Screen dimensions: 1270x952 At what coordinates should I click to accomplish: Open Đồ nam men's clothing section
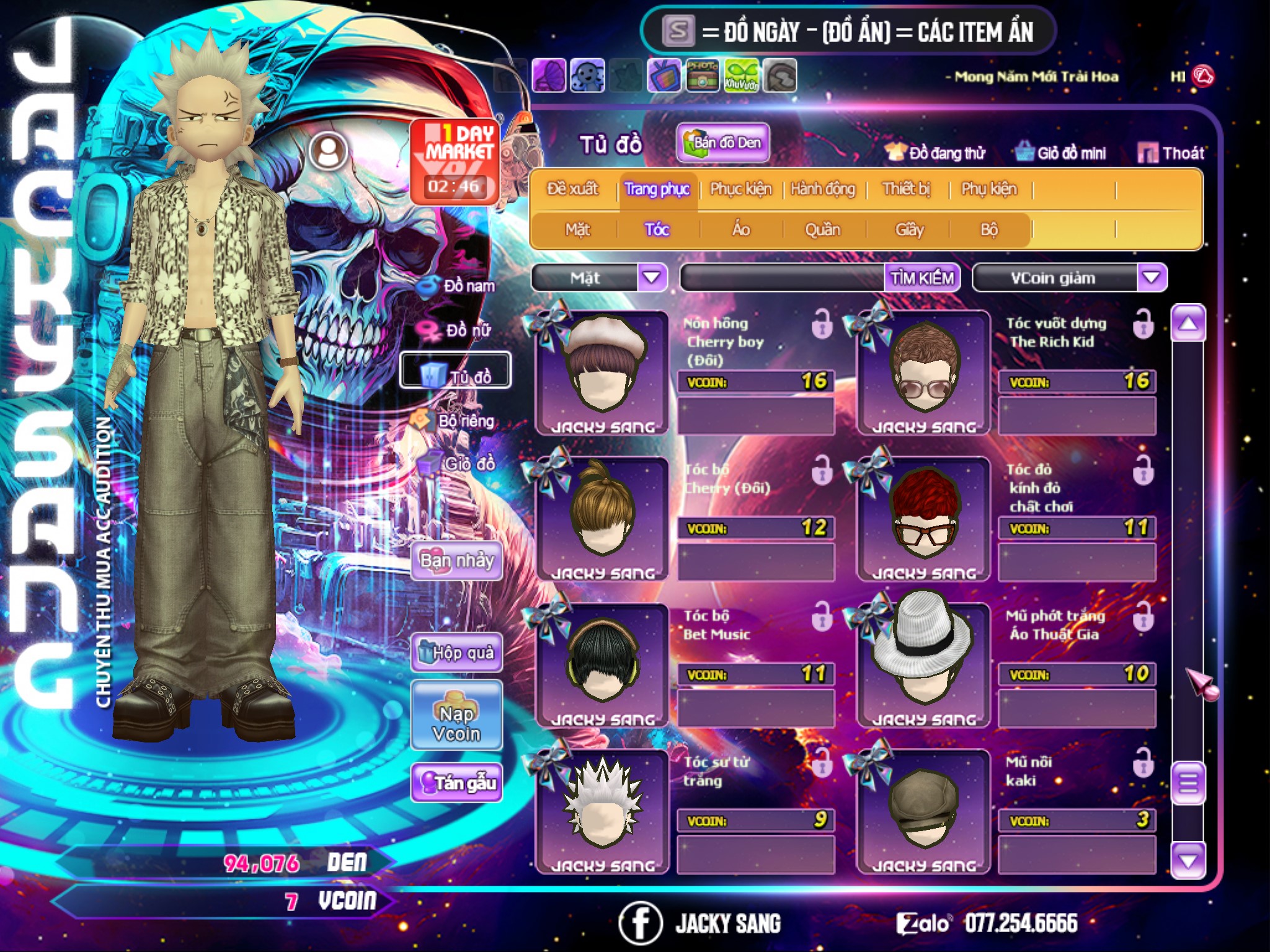[x=459, y=286]
